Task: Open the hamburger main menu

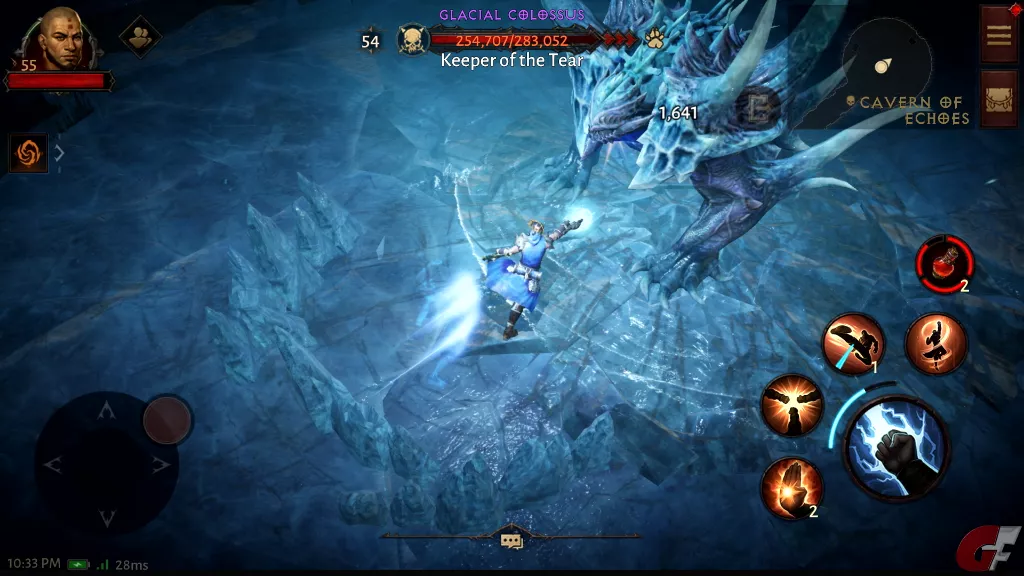Action: pyautogui.click(x=999, y=34)
